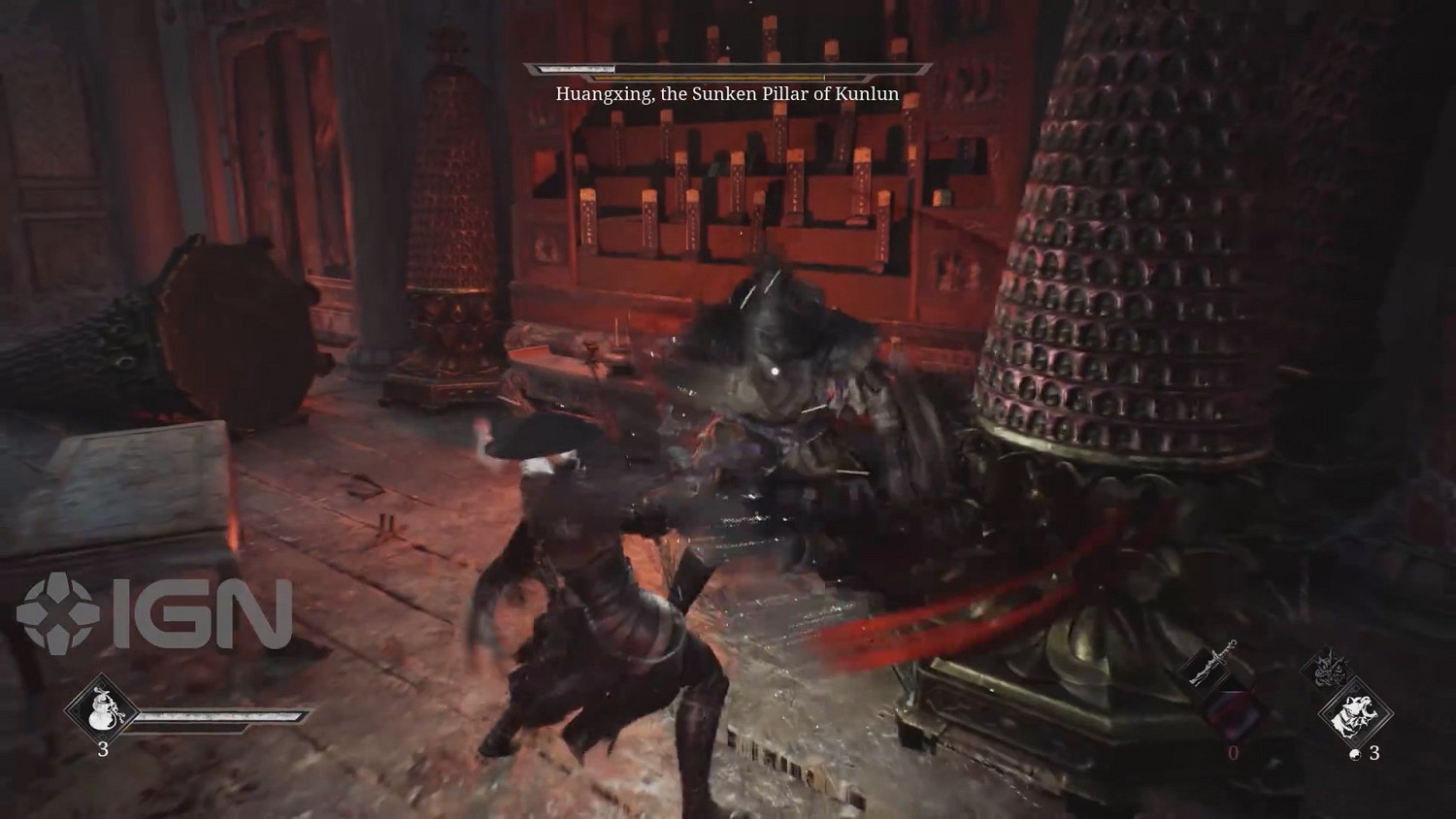1456x819 pixels.
Task: Click the flask count number 3
Action: pyautogui.click(x=104, y=749)
